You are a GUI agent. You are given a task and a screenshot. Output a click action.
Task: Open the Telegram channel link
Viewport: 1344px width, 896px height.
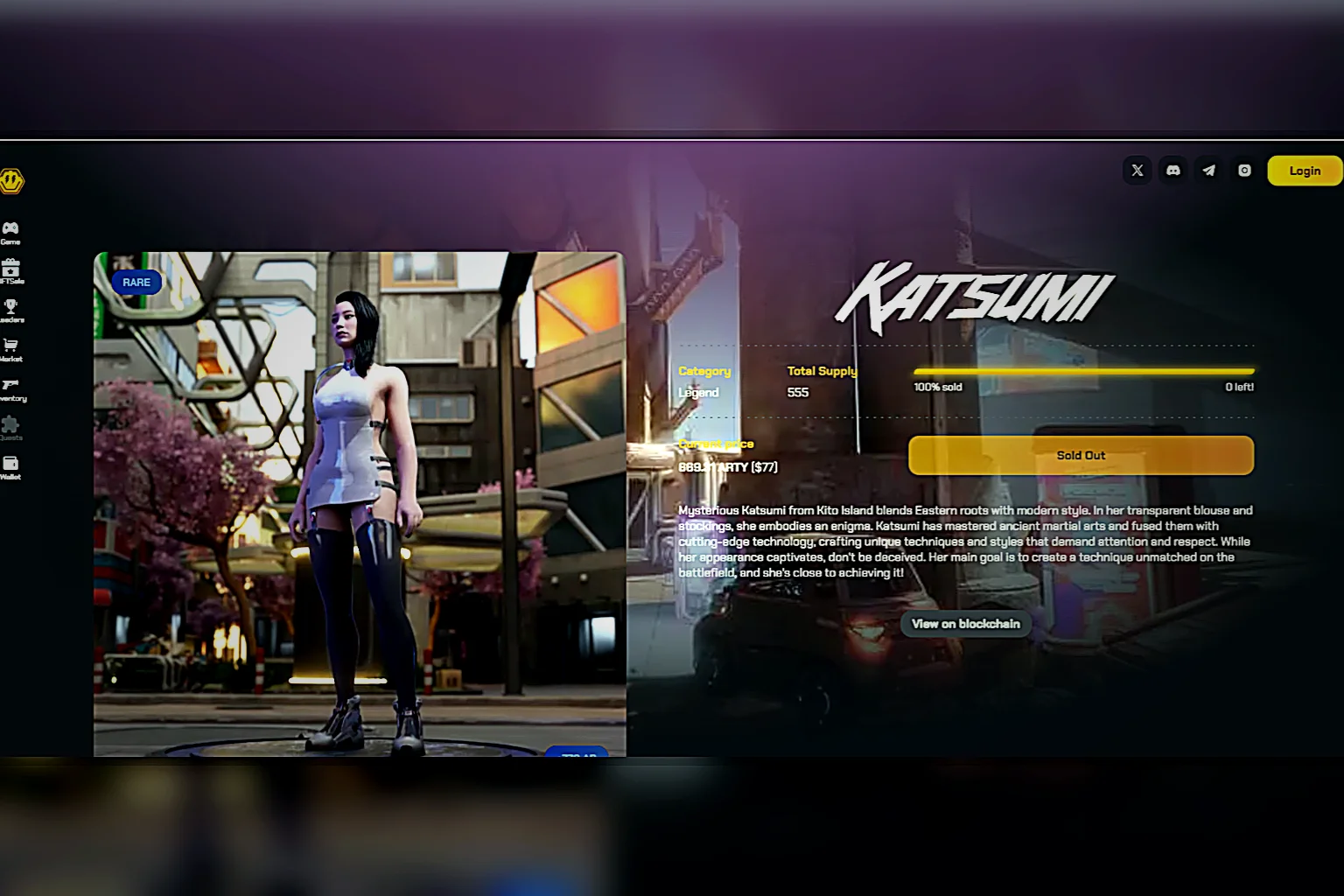coord(1208,171)
